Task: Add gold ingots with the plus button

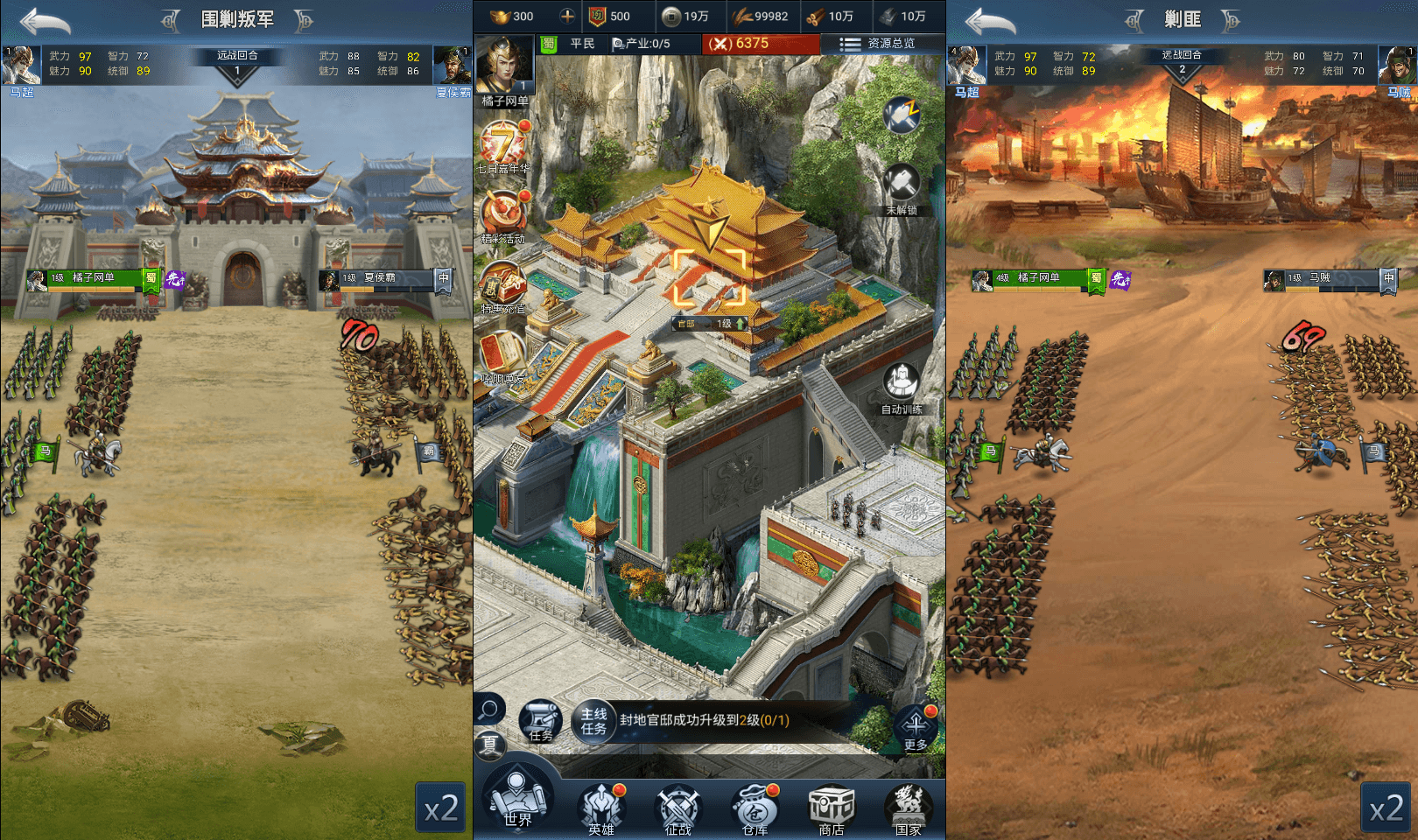Action: point(567,16)
